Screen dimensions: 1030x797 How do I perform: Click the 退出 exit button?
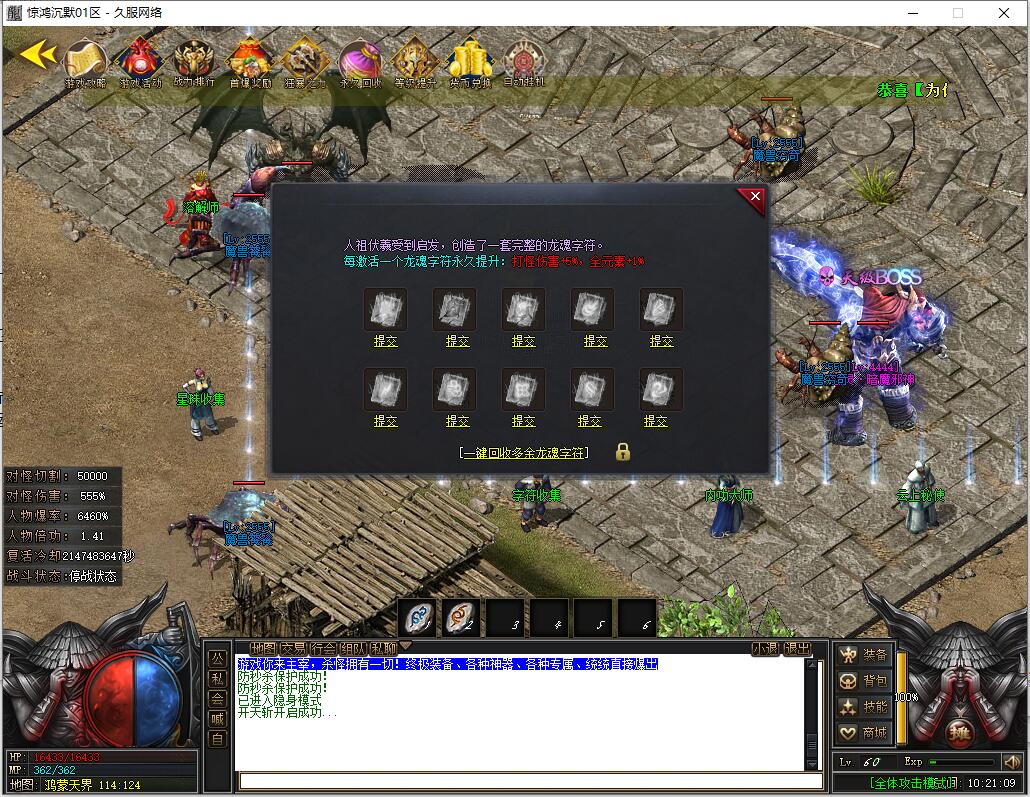pyautogui.click(x=797, y=648)
